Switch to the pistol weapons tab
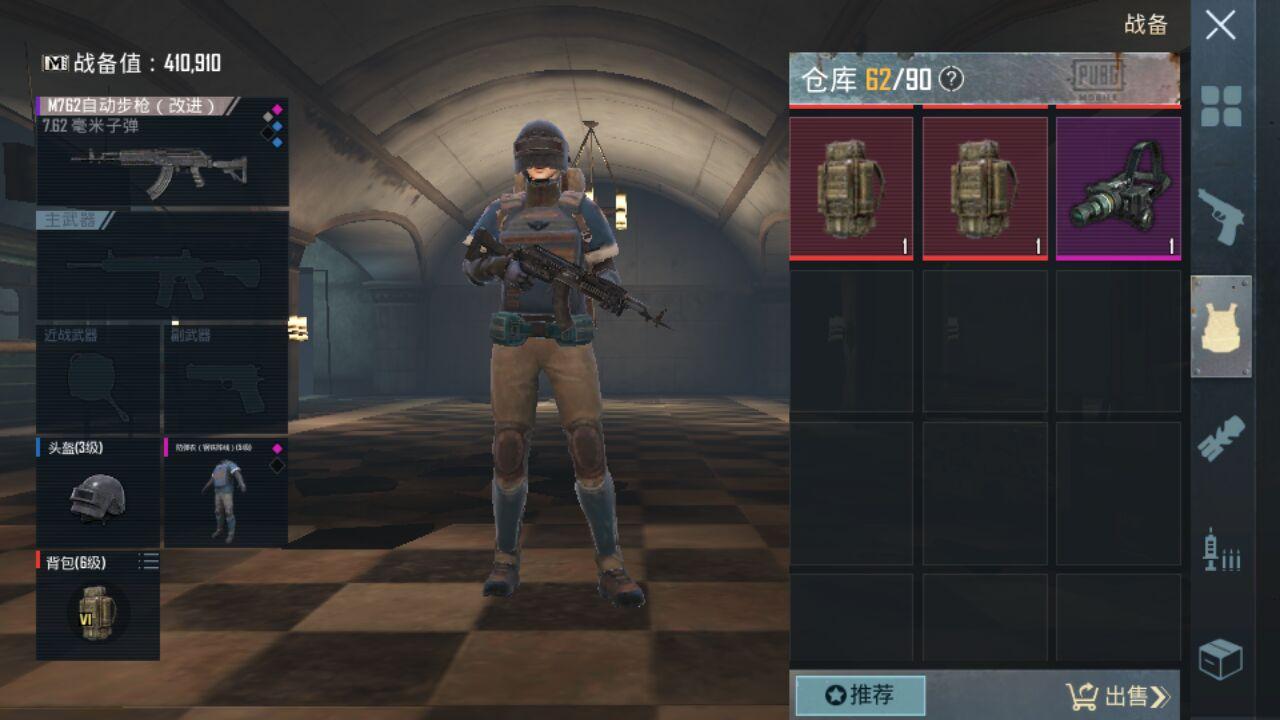The width and height of the screenshot is (1280, 720). click(x=1221, y=216)
